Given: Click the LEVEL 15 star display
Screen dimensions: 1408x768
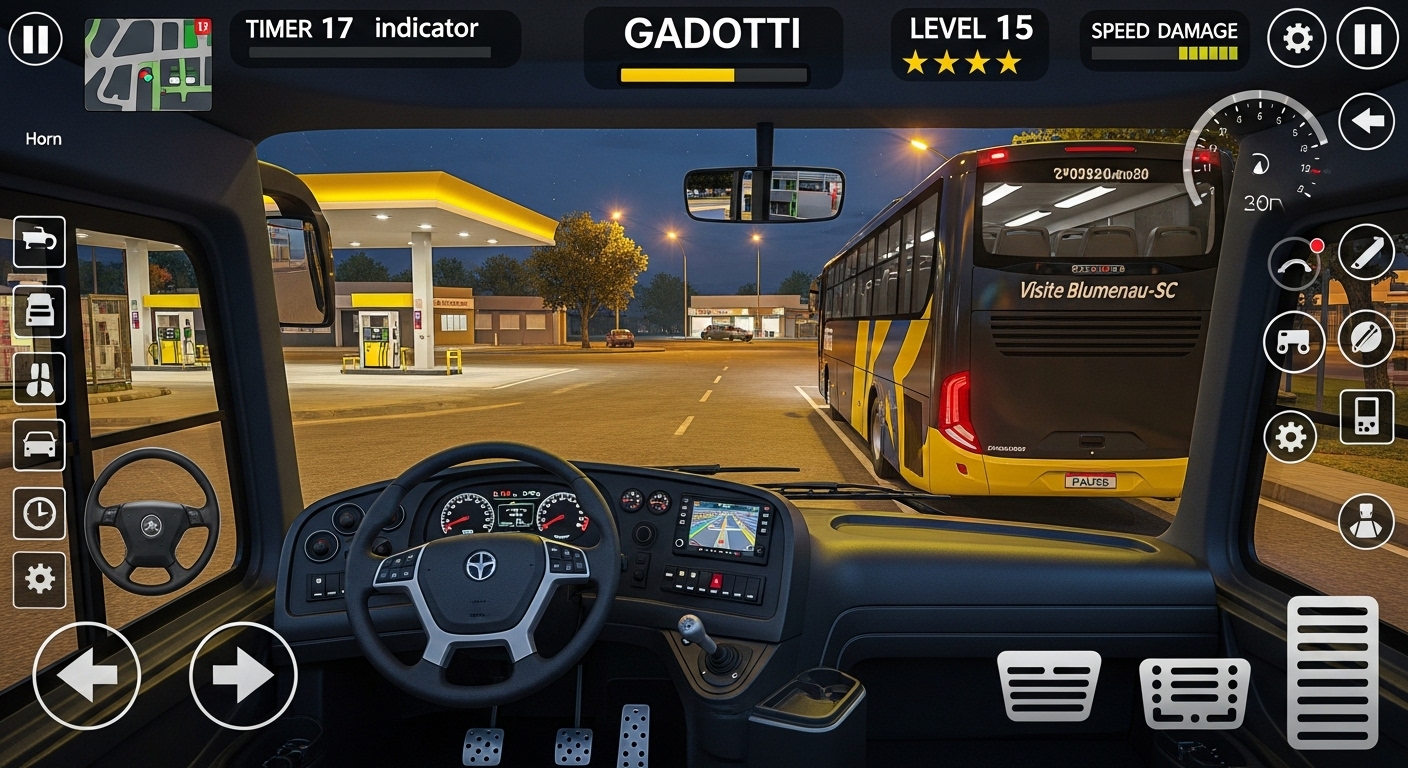Looking at the screenshot, I should (970, 42).
